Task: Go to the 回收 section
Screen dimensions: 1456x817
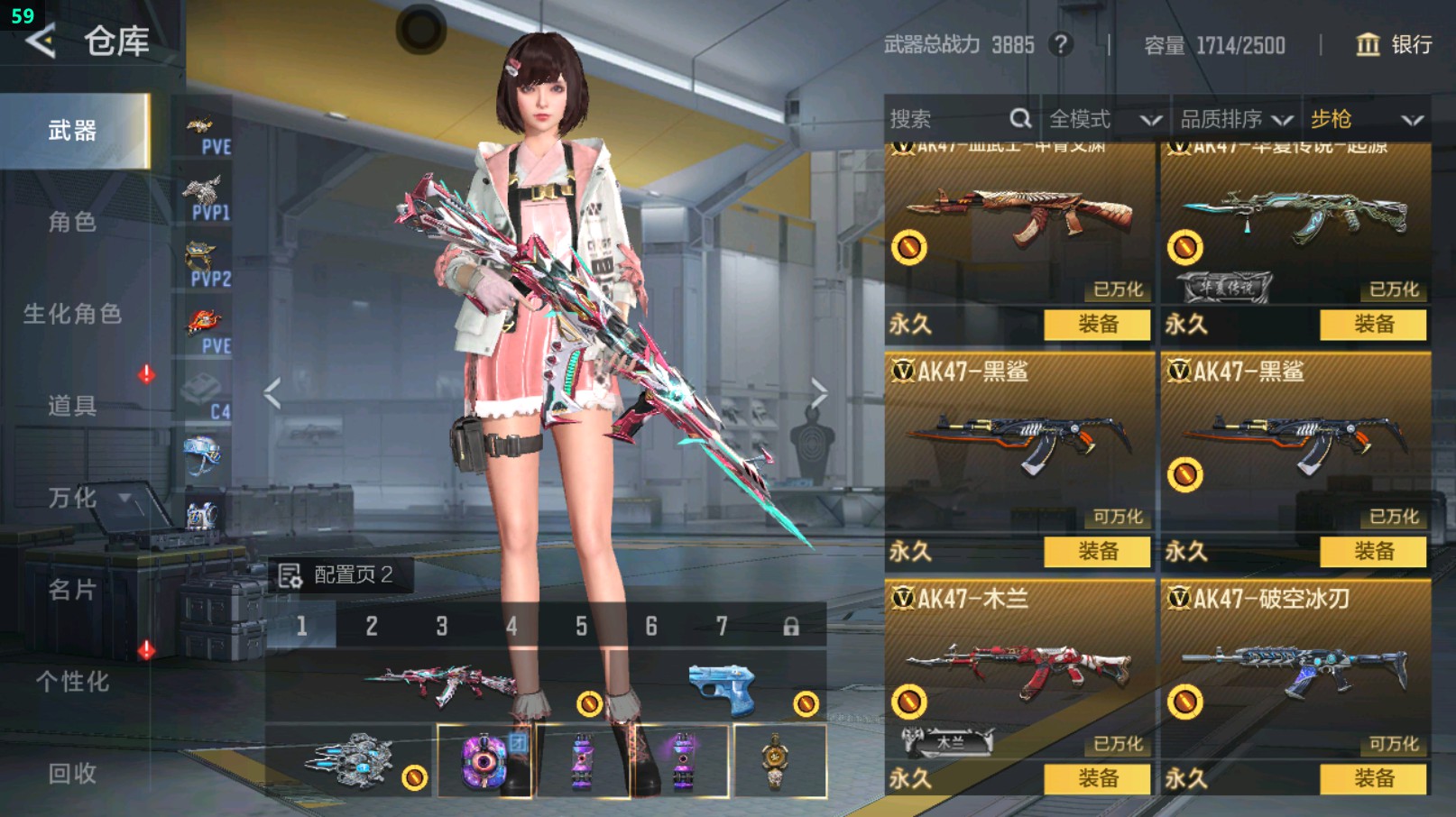Action: pyautogui.click(x=72, y=773)
